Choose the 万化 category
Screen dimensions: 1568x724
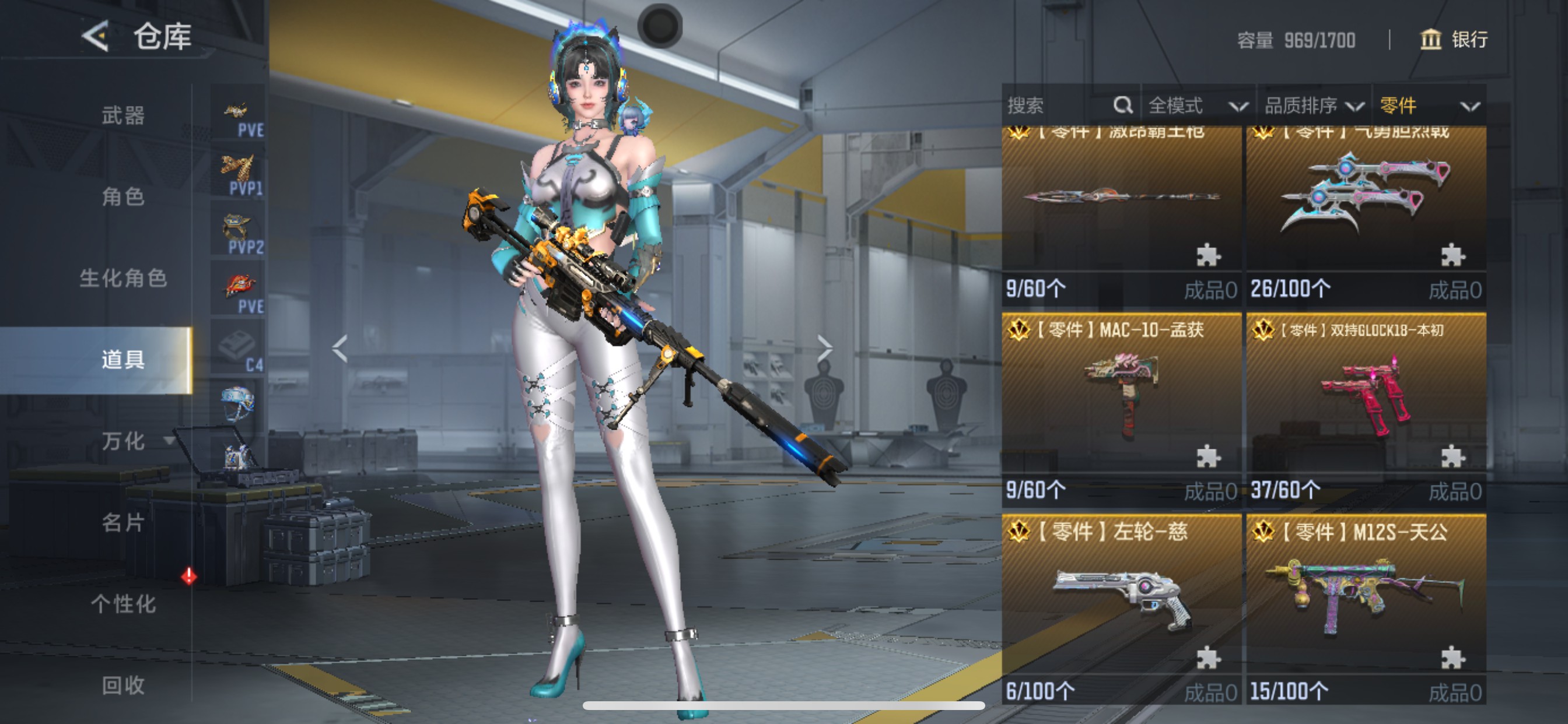(123, 441)
